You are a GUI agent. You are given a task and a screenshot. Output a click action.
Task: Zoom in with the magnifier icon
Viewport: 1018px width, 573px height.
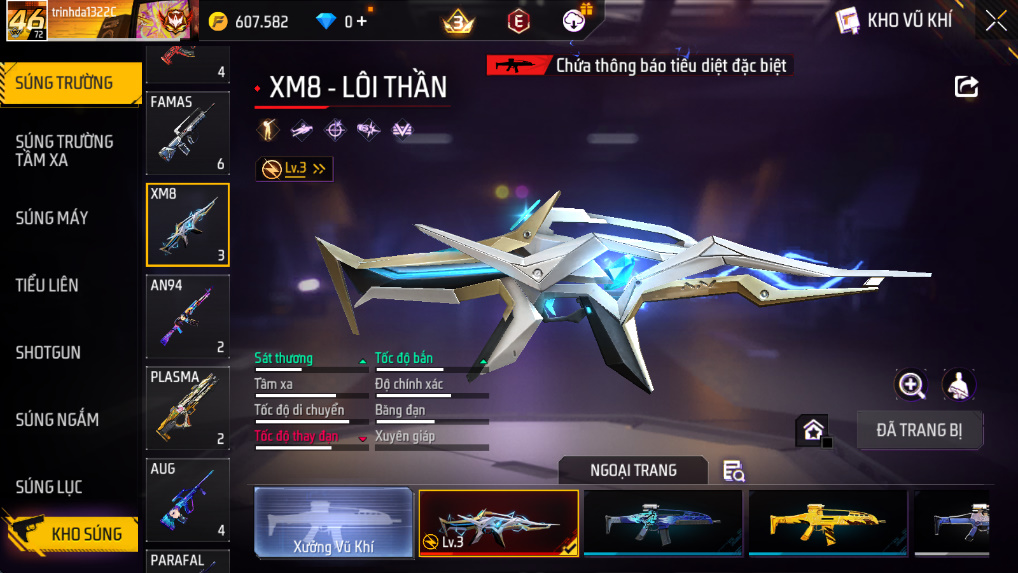(x=911, y=384)
